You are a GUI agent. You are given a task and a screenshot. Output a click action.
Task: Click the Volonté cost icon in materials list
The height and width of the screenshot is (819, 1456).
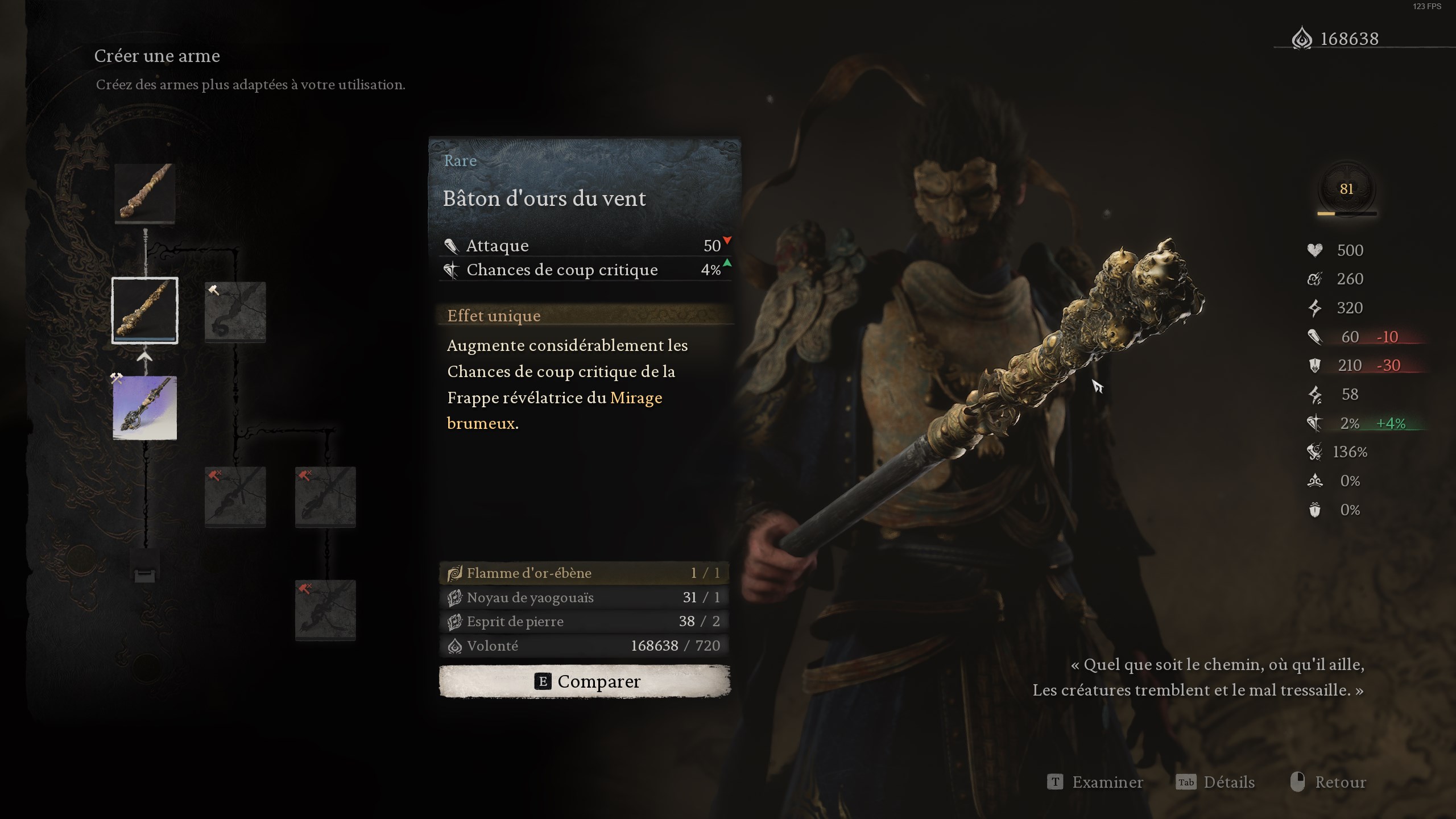pyautogui.click(x=454, y=646)
